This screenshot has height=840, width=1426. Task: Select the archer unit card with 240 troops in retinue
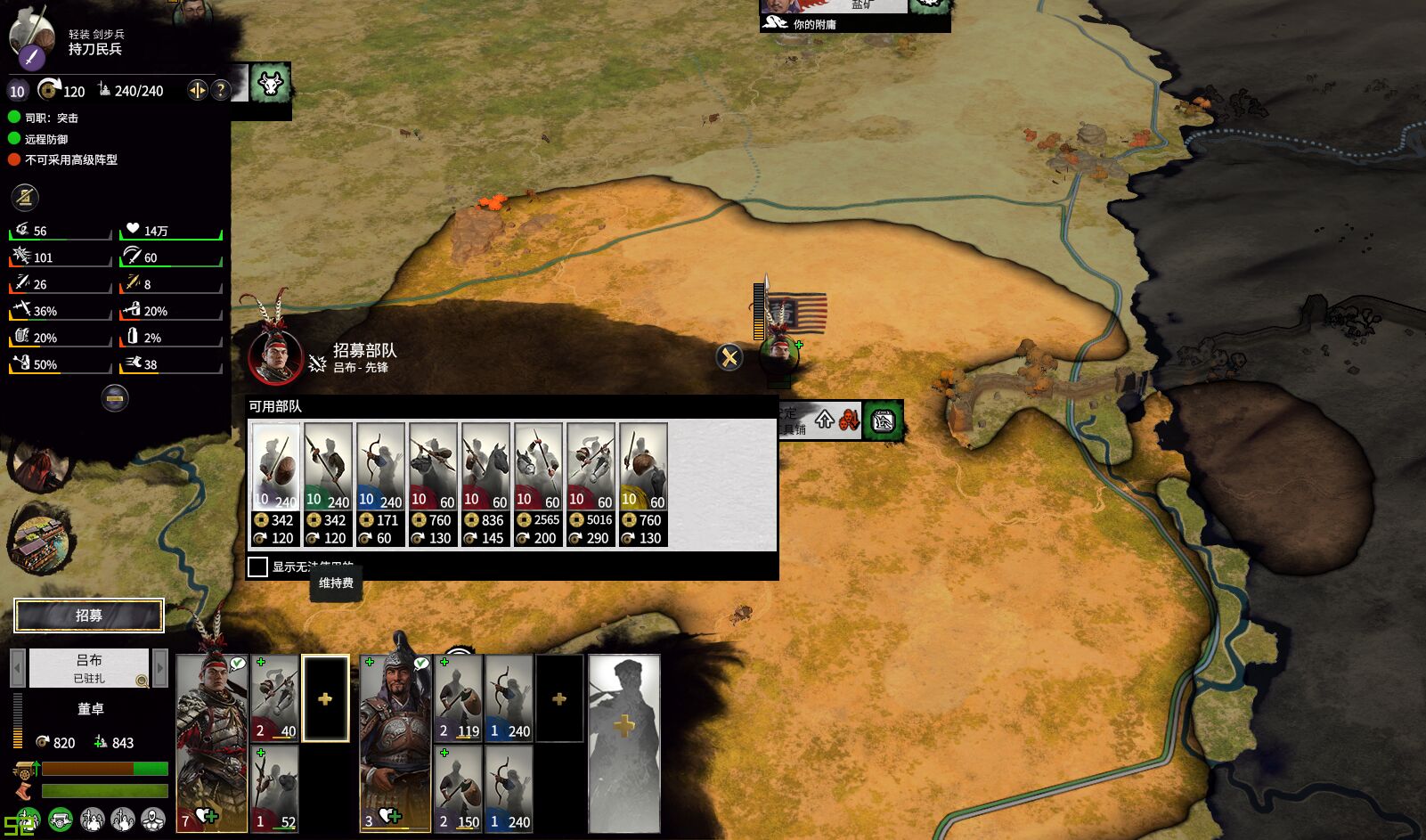(509, 698)
